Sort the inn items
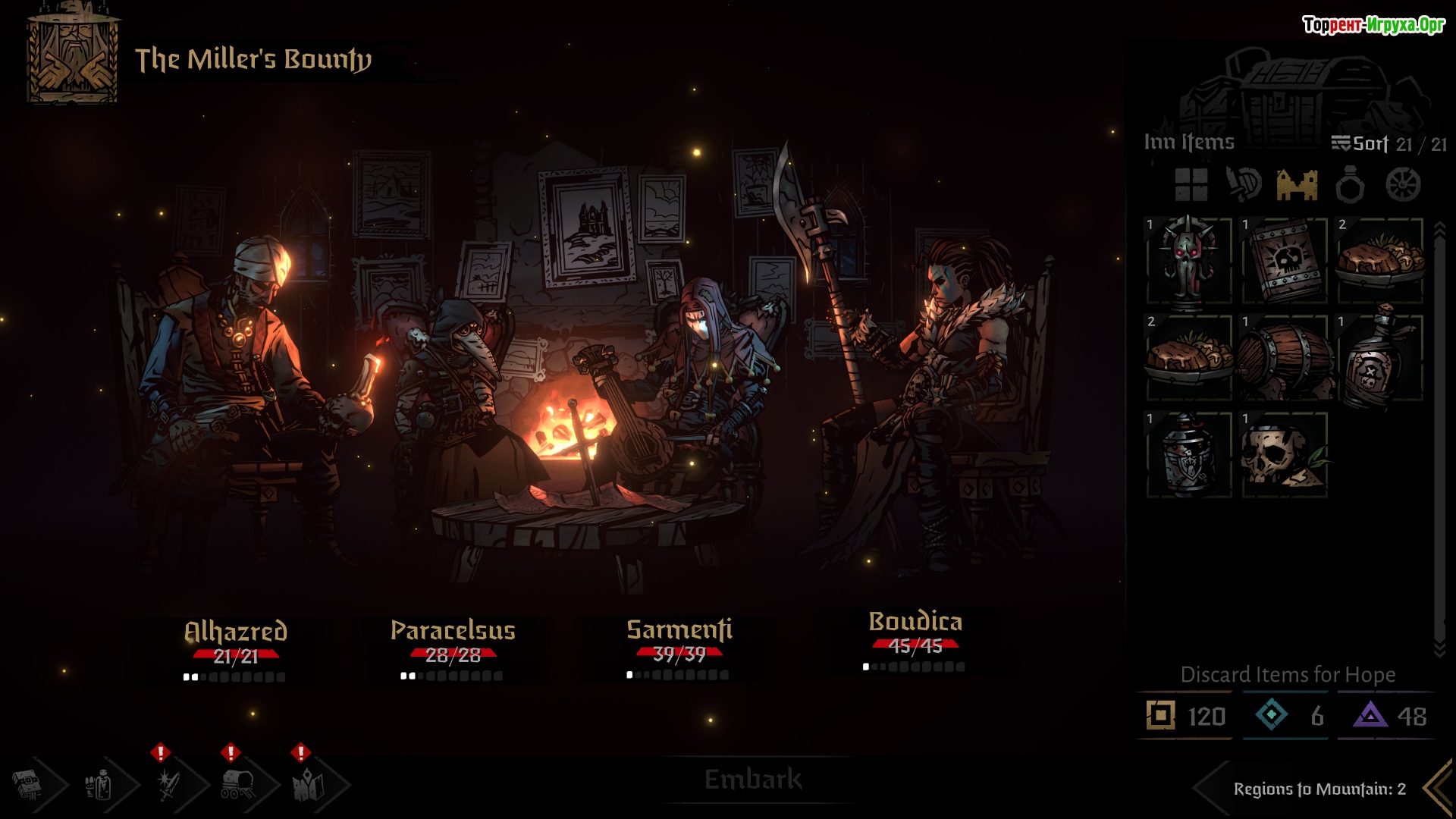 [x=1360, y=143]
